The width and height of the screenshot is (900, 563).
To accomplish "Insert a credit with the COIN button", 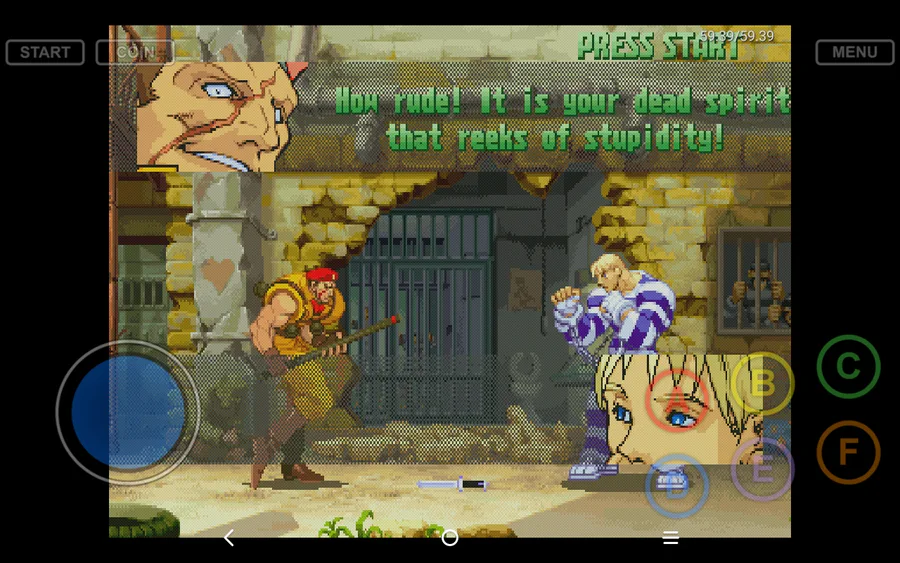I will (x=135, y=52).
